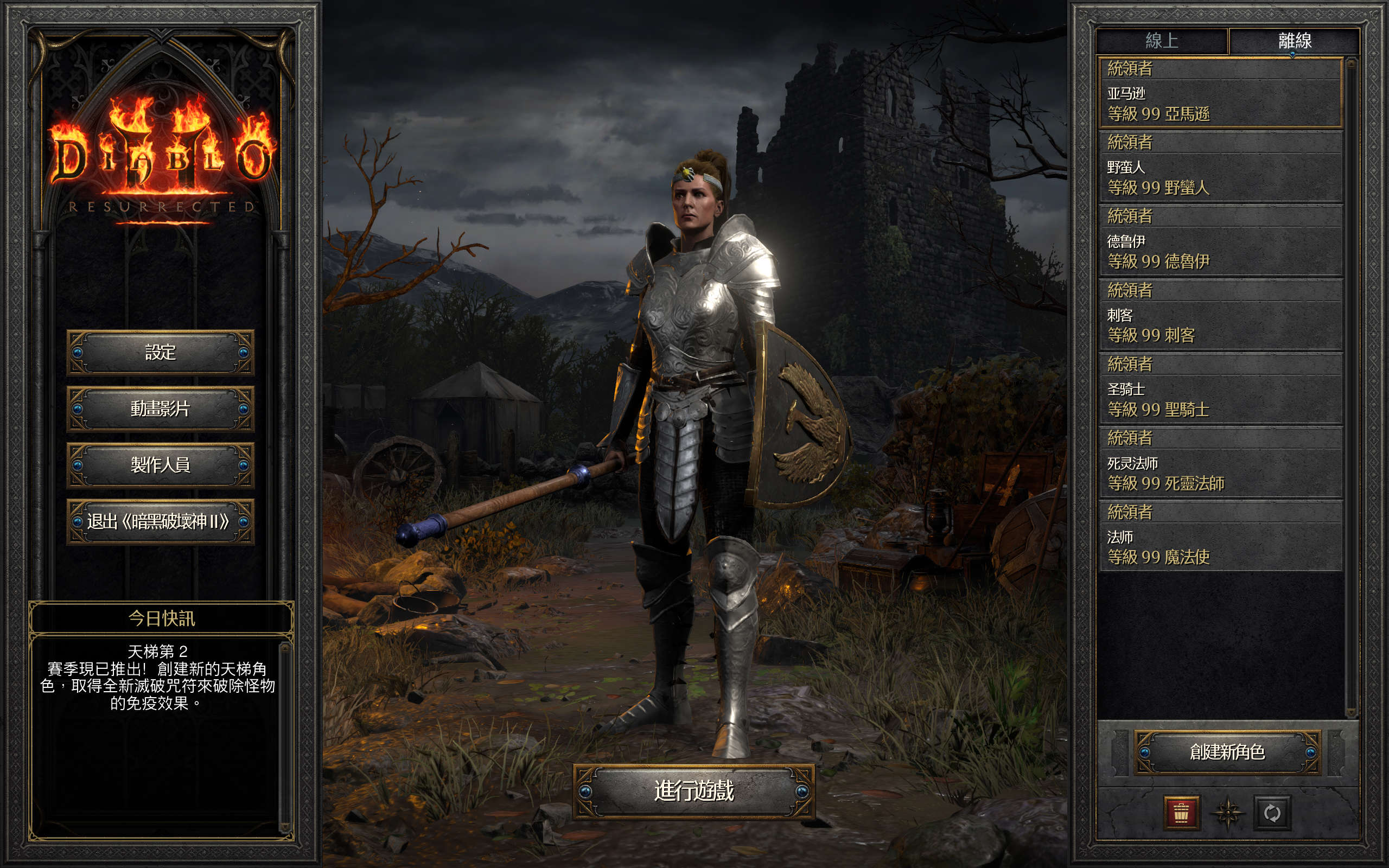Create a new character with 創建新角色
This screenshot has height=868, width=1389.
tap(1227, 752)
